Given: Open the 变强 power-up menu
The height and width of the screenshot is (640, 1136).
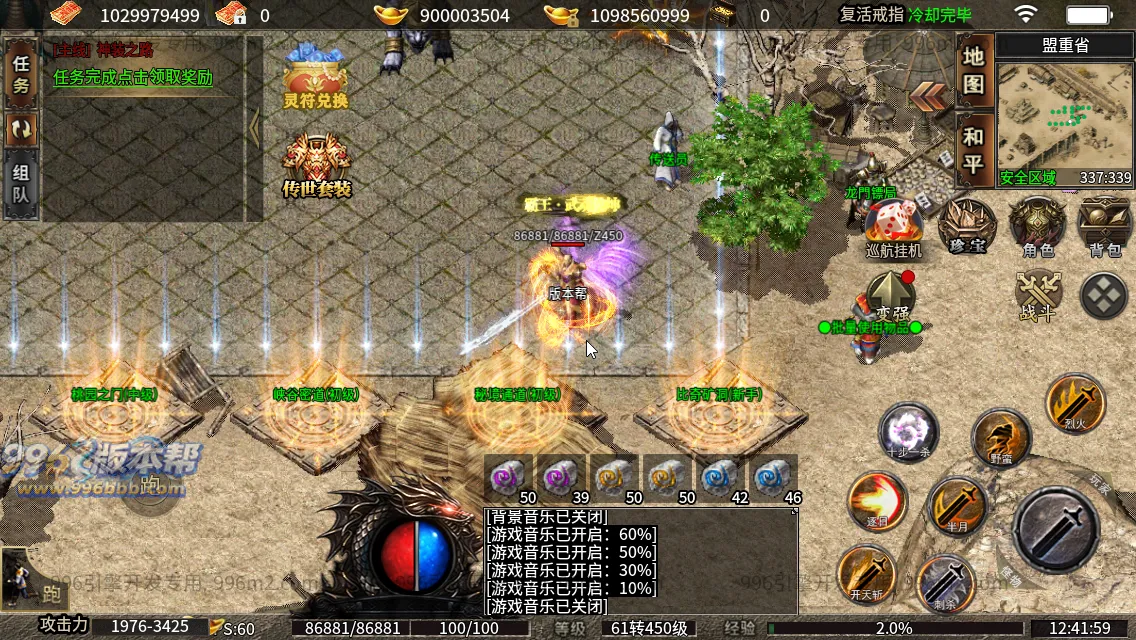Looking at the screenshot, I should tap(891, 296).
